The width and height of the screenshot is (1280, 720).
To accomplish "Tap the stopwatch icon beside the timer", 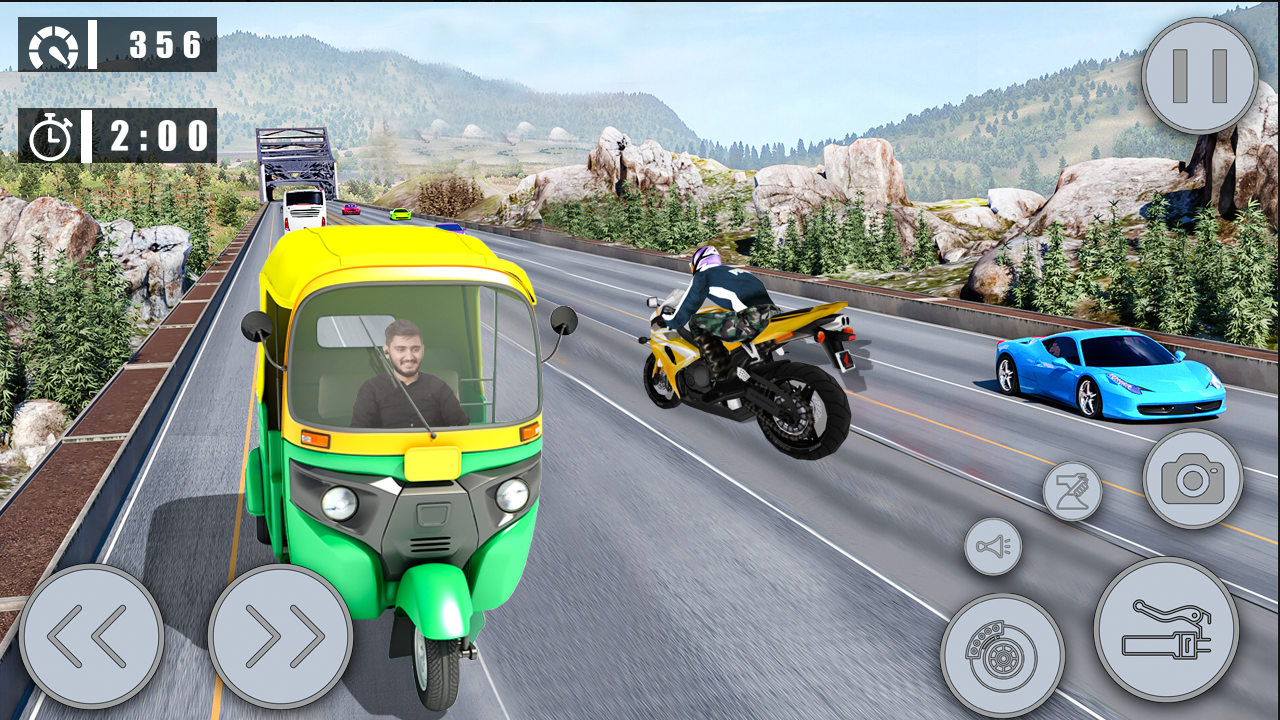I will click(52, 135).
